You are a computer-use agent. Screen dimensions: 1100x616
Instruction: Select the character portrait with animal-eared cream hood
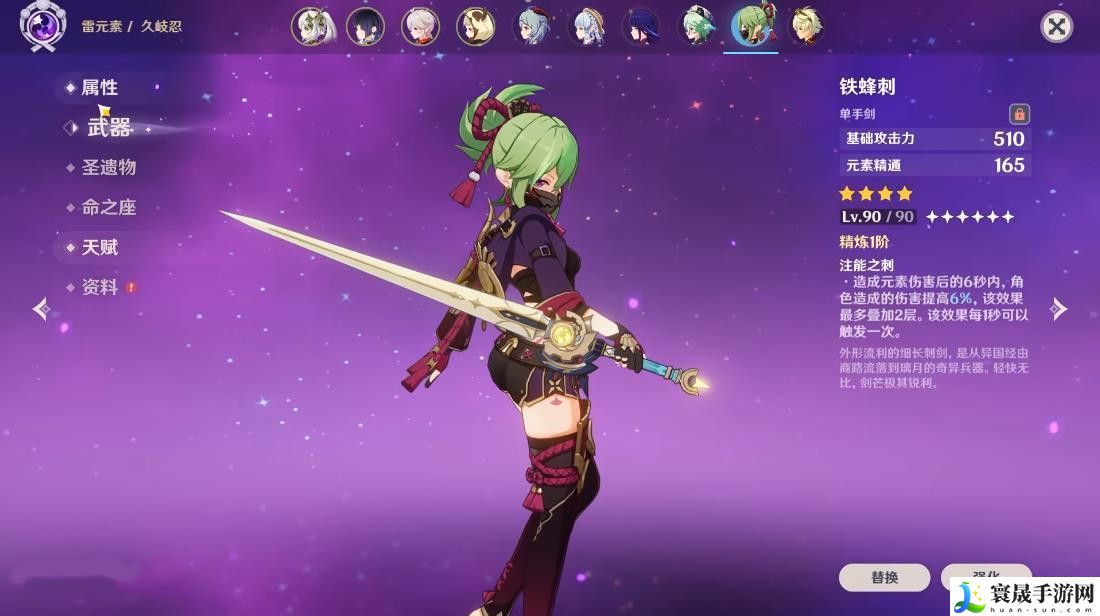(475, 27)
